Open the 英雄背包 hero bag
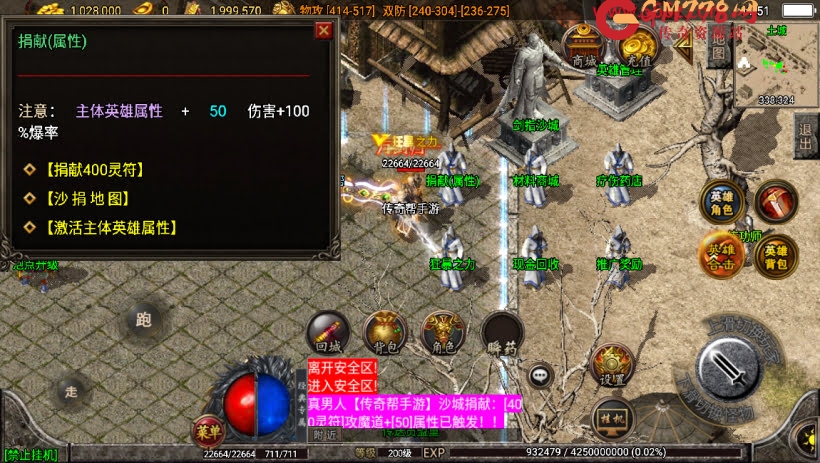The image size is (820, 463). click(x=775, y=256)
